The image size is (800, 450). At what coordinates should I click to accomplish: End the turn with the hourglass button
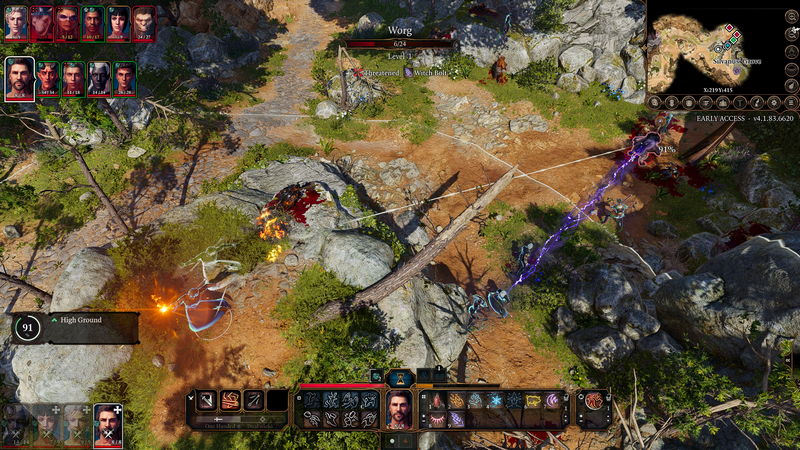click(400, 377)
